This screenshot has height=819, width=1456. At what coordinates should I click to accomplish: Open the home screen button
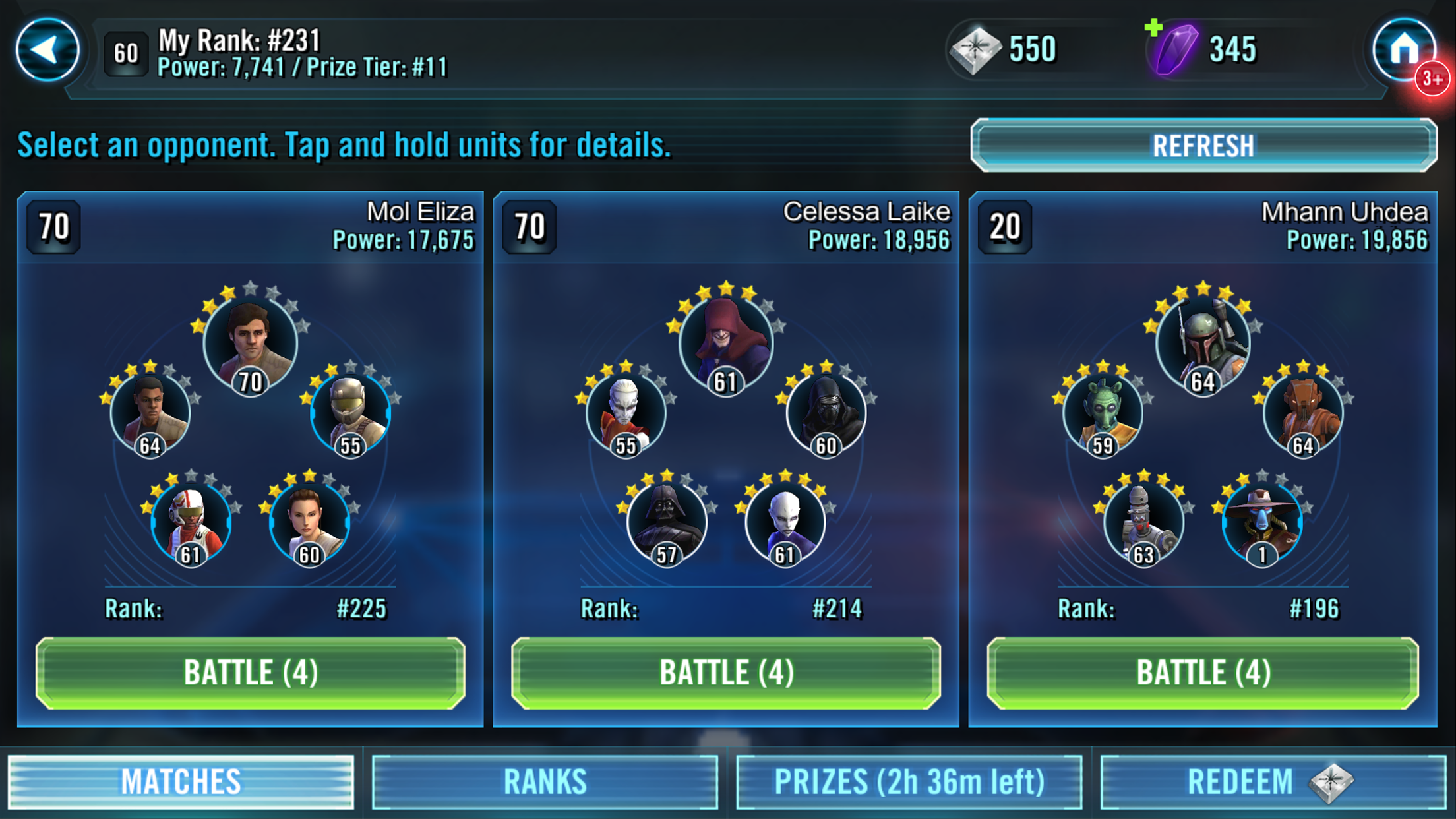tap(1404, 49)
